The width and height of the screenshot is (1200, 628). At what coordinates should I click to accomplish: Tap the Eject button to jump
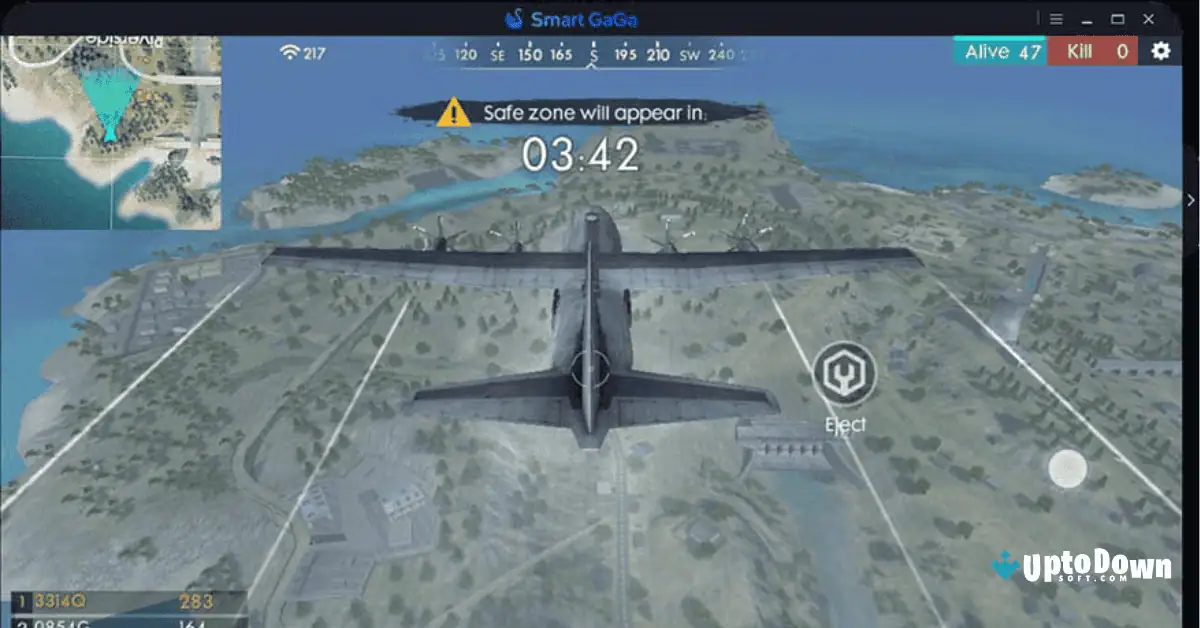tap(845, 374)
